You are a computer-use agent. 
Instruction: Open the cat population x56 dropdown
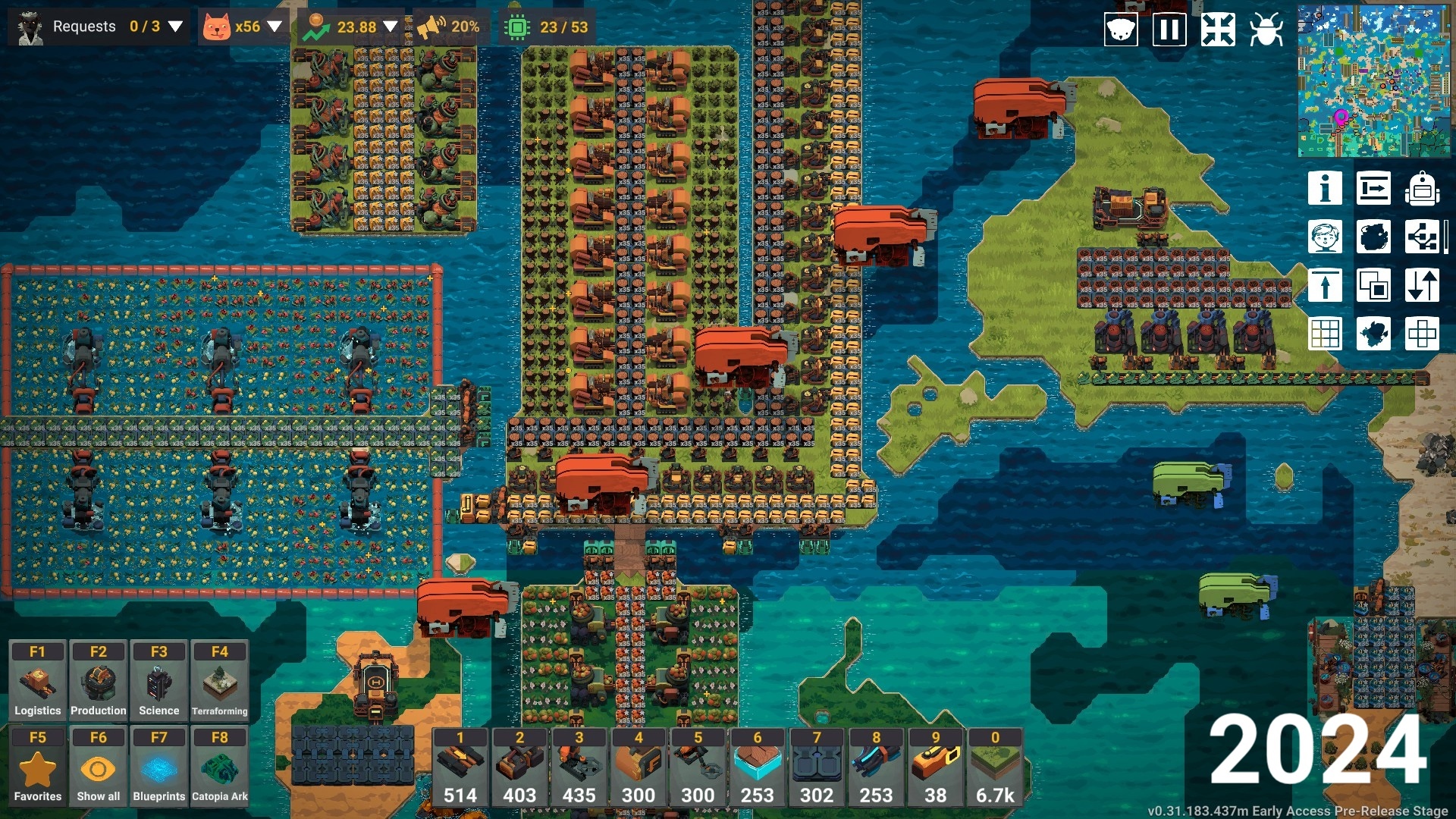(x=275, y=27)
